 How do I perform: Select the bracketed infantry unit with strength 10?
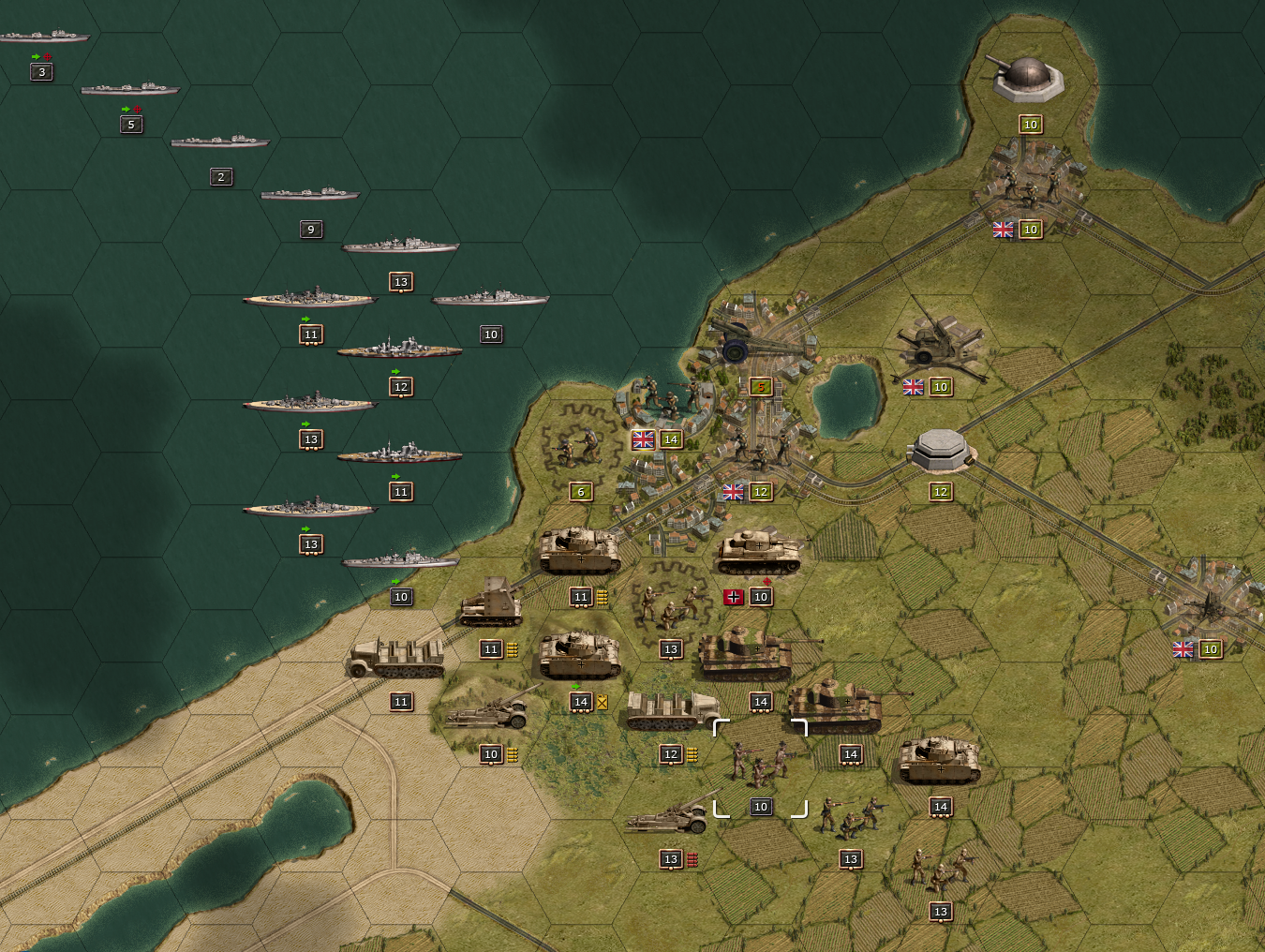[x=760, y=766]
